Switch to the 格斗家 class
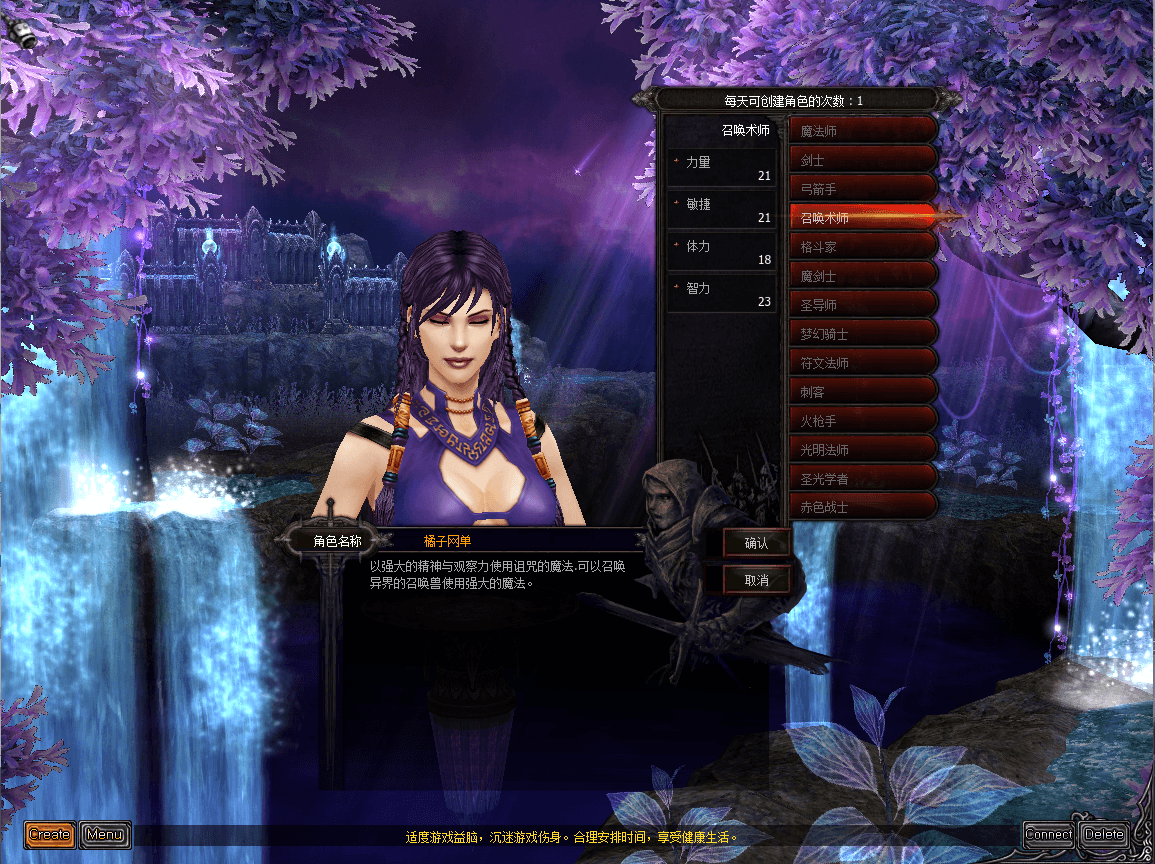The width and height of the screenshot is (1155, 864). (x=862, y=246)
